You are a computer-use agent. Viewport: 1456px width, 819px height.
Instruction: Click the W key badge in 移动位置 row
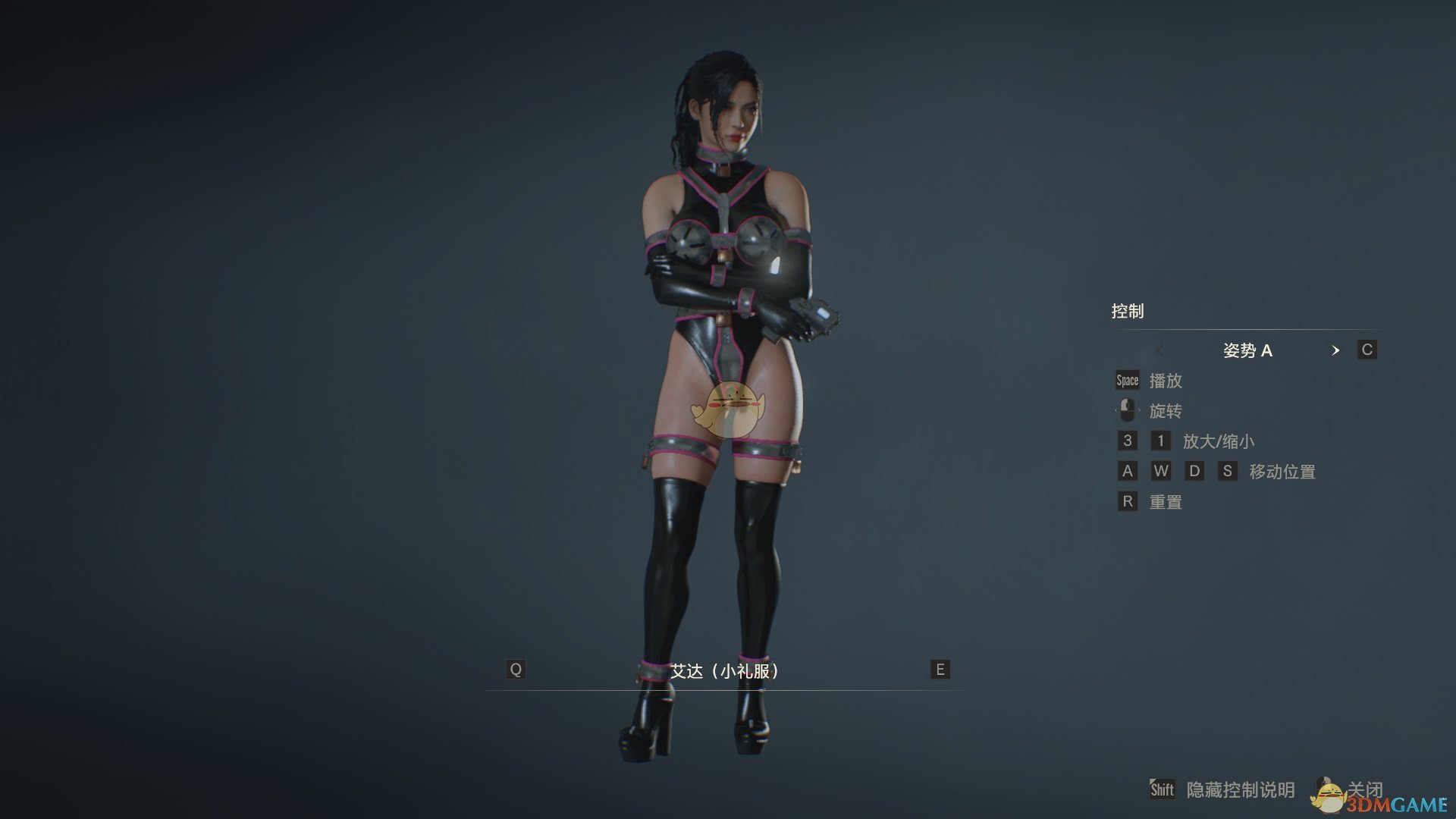point(1161,471)
